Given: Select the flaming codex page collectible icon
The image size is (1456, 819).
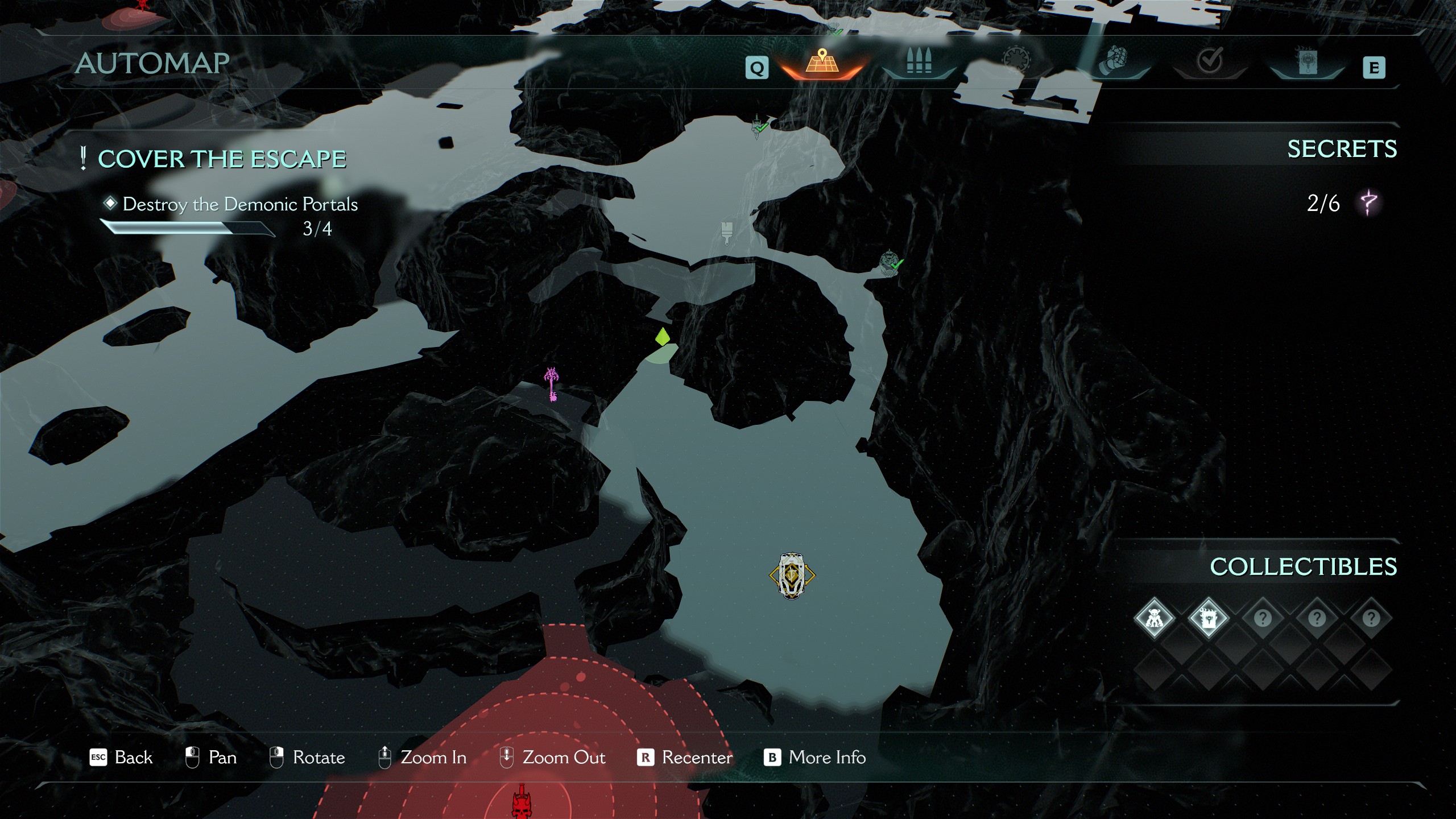Looking at the screenshot, I should click(x=1208, y=618).
